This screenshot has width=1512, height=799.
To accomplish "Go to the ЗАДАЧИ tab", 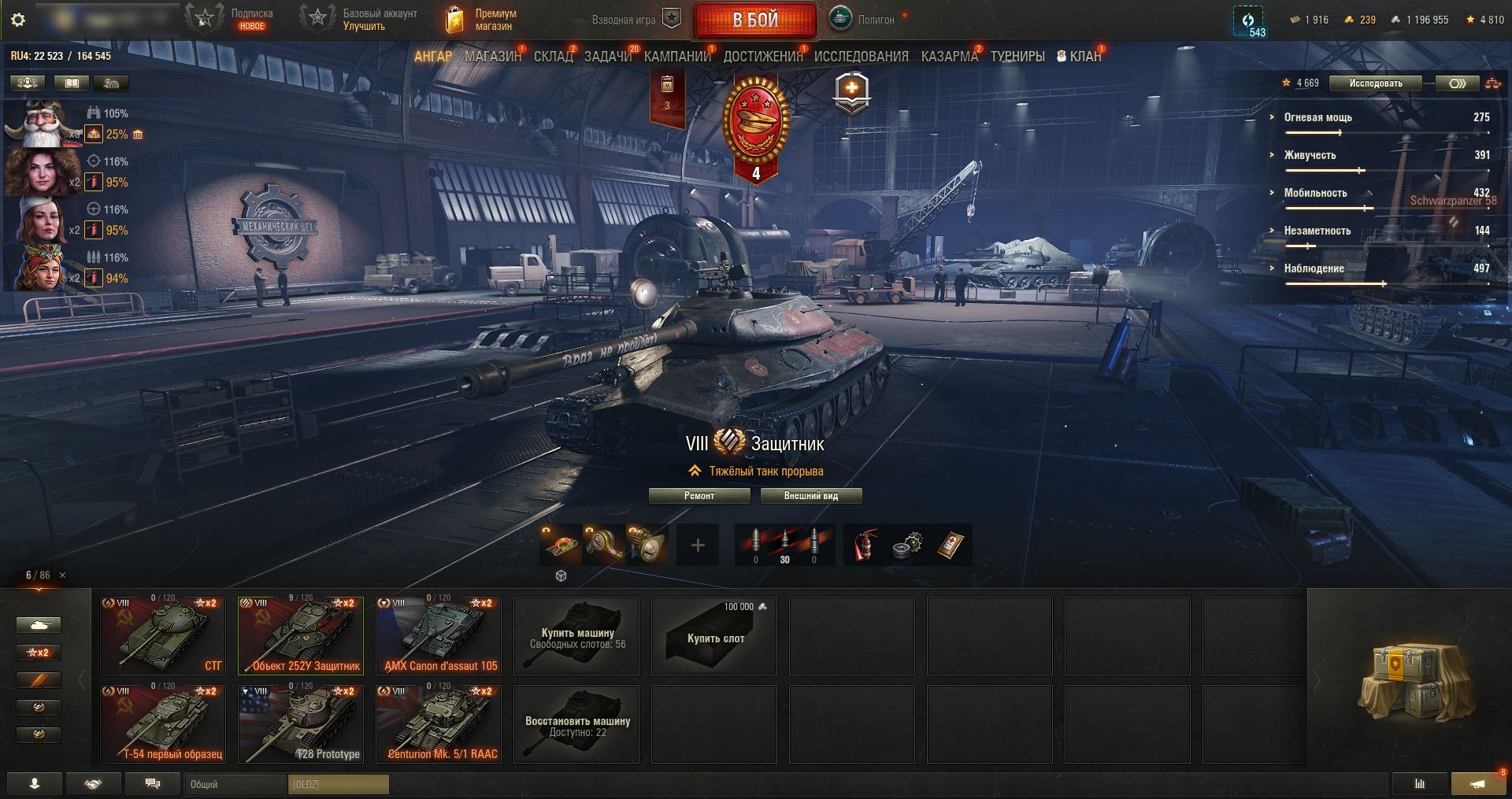I will pos(608,57).
